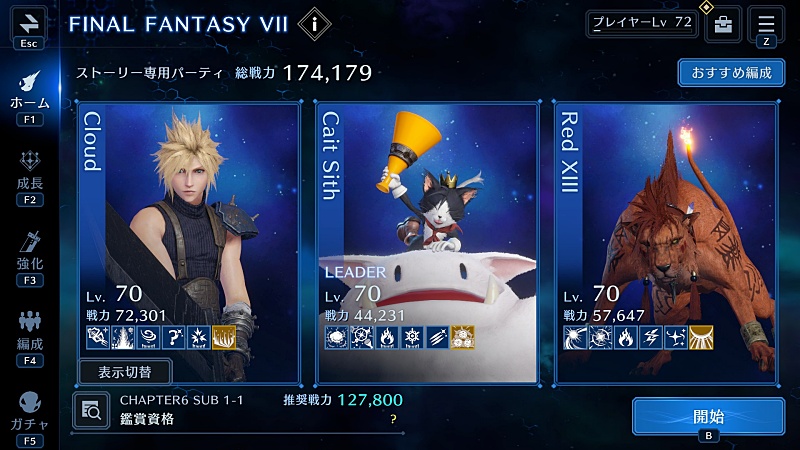Click the プレイヤーLv 72 player badge

click(641, 22)
